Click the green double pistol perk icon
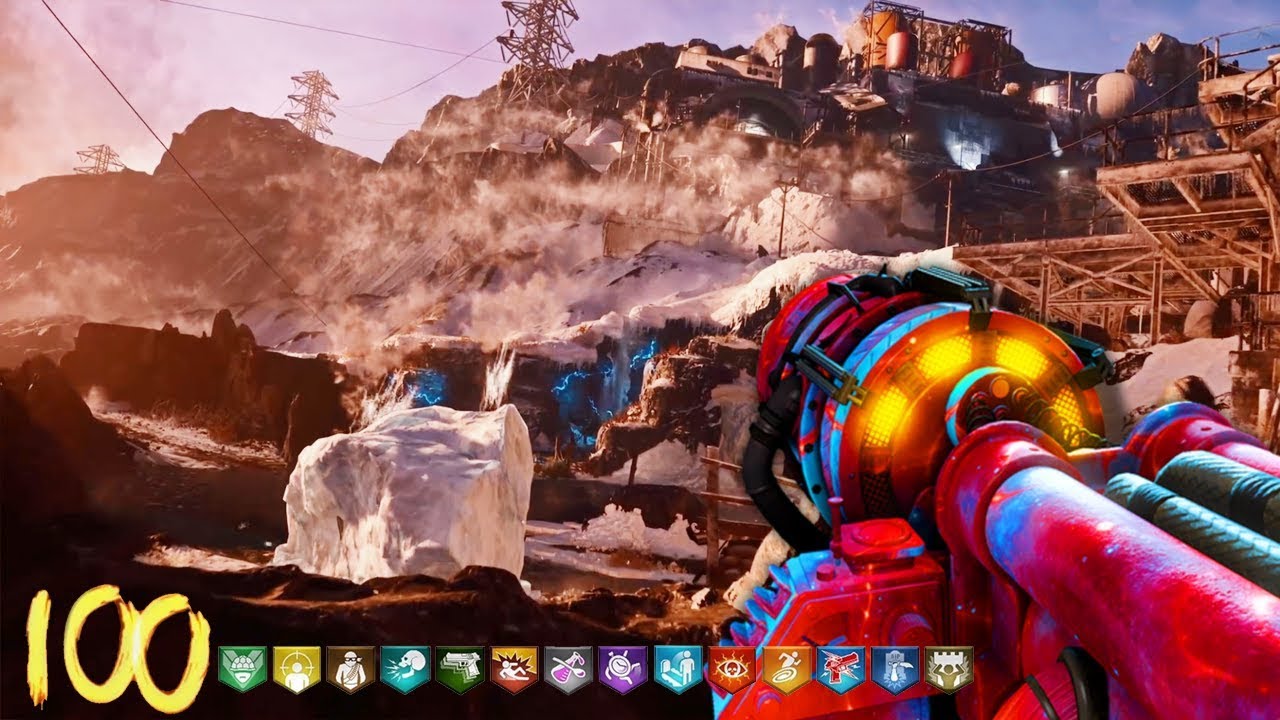Screen dimensions: 1280x720 (x=460, y=668)
